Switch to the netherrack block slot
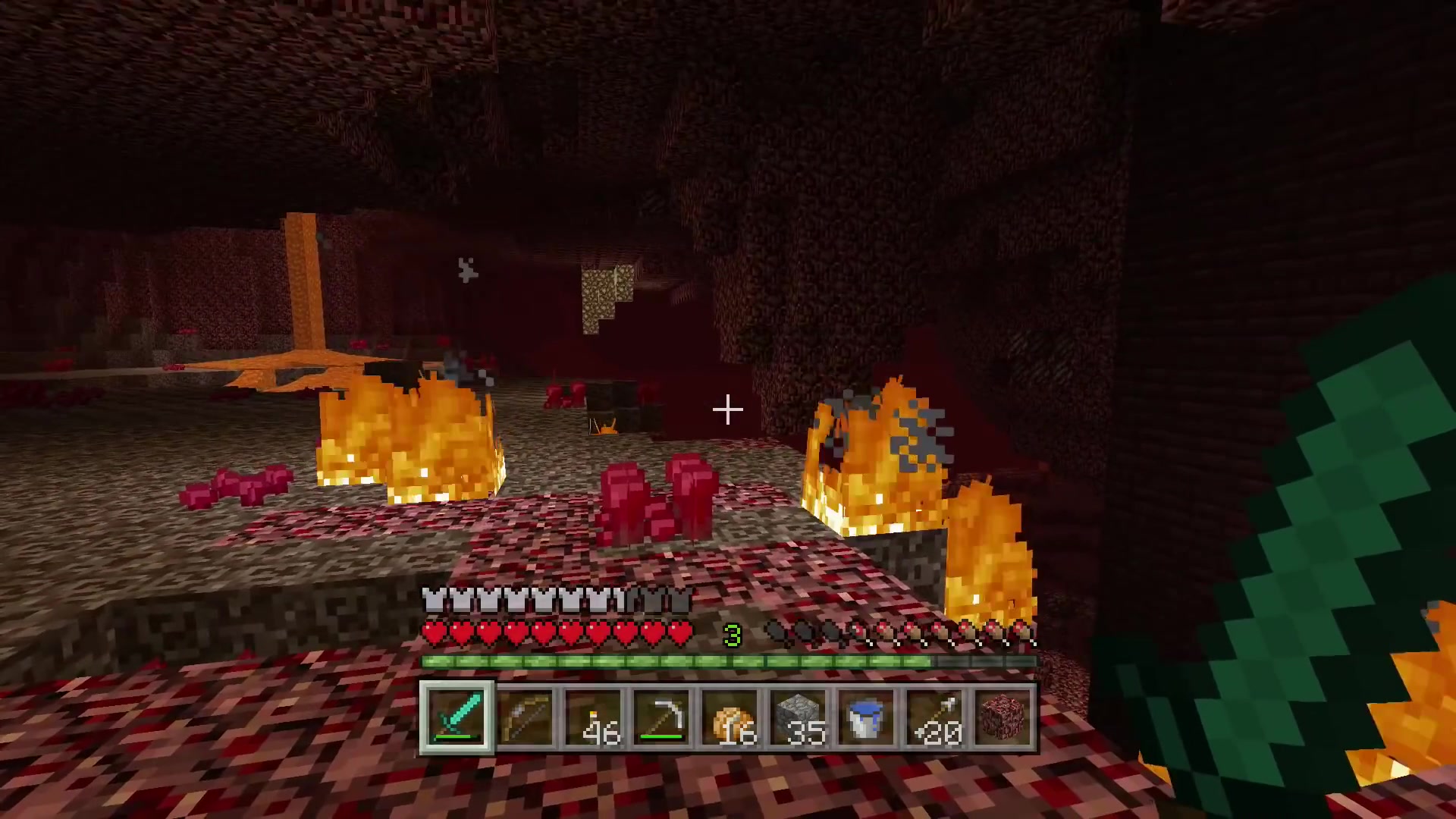 [1003, 717]
